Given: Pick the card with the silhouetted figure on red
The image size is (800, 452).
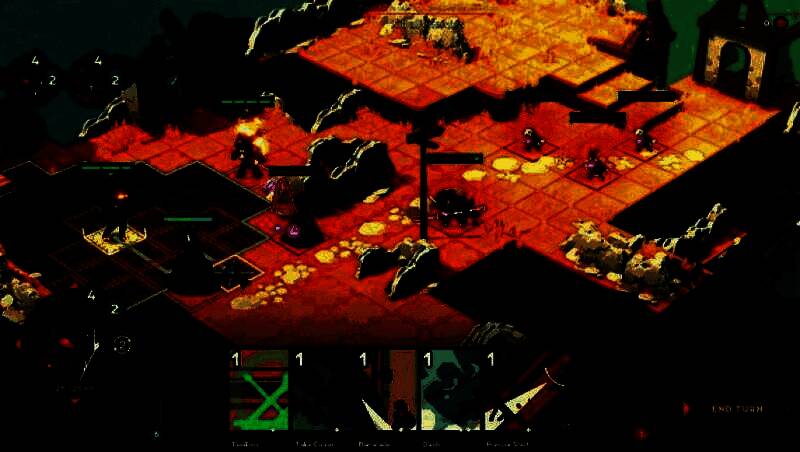Looking at the screenshot, I should 387,392.
